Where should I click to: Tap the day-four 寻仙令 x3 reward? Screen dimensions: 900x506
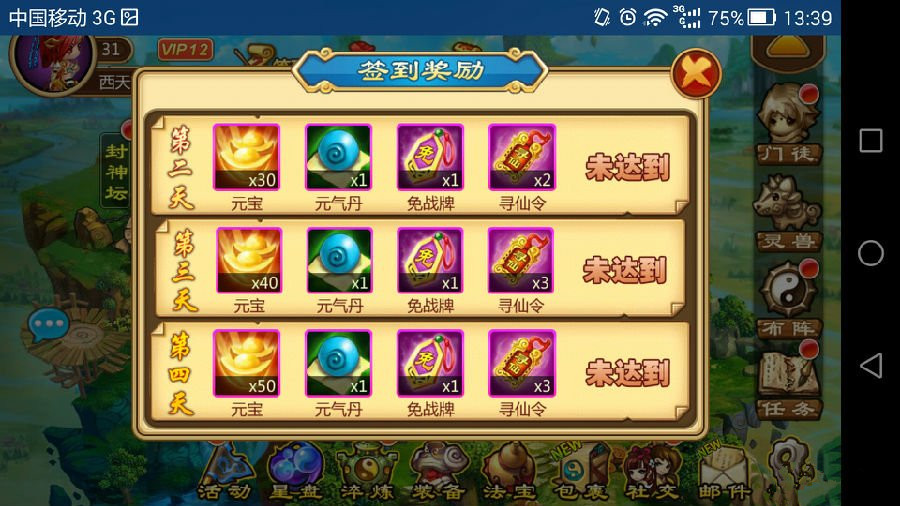point(522,363)
